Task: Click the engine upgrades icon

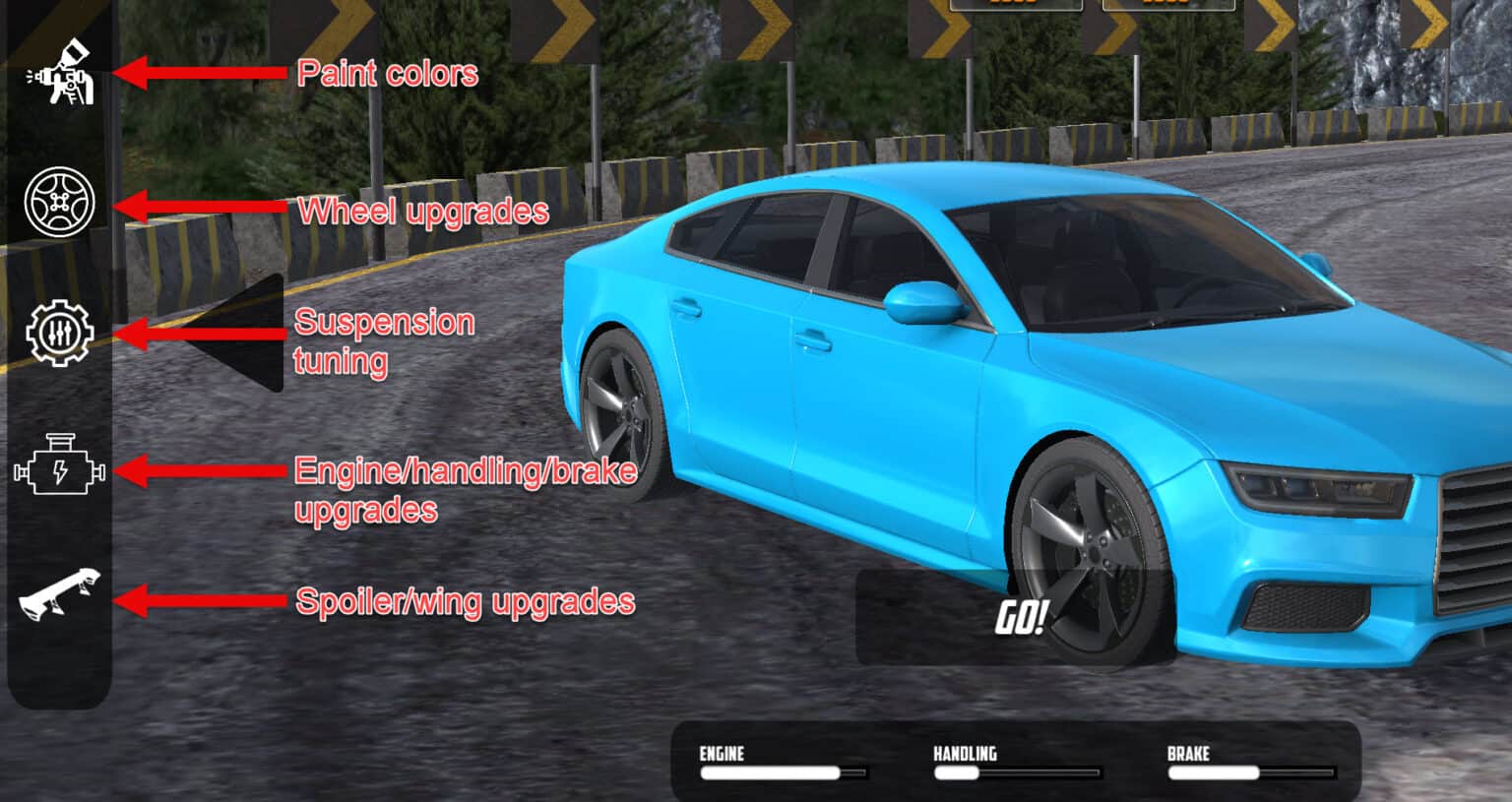Action: pyautogui.click(x=59, y=472)
